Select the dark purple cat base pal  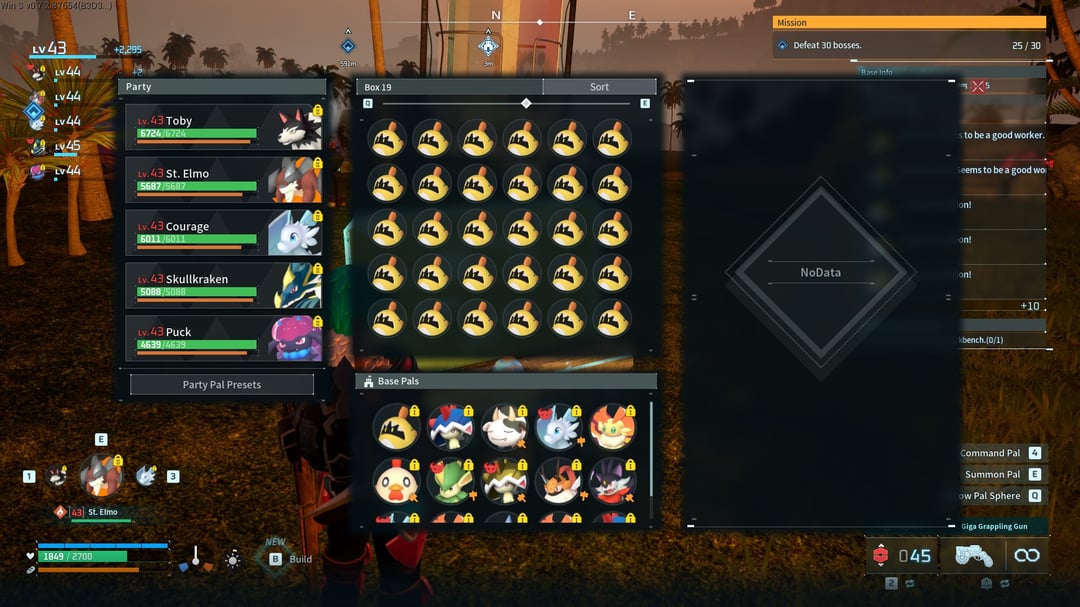[611, 482]
